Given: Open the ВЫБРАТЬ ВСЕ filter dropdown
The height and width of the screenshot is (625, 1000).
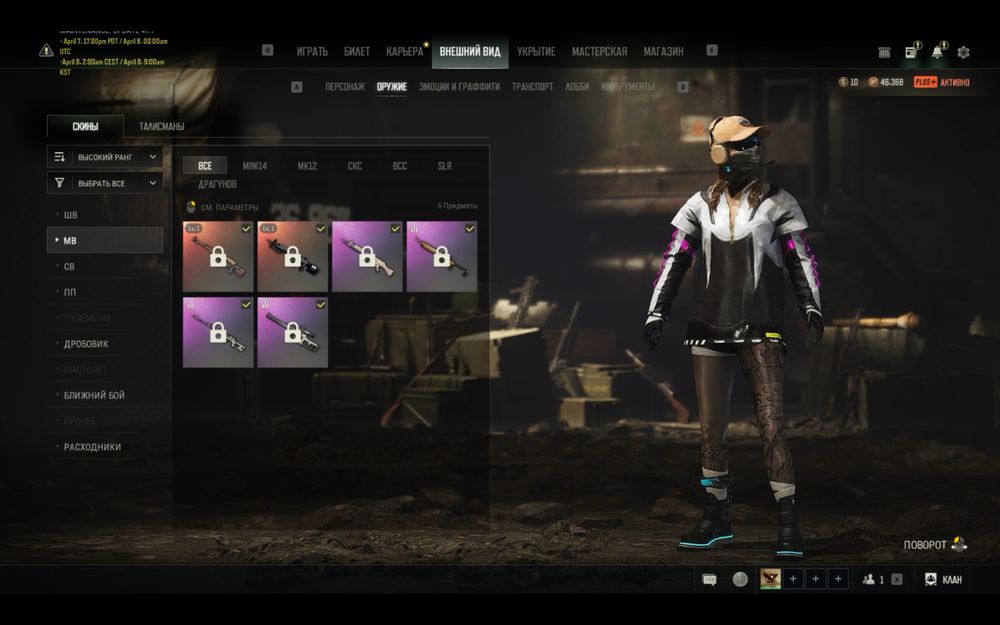Looking at the screenshot, I should point(105,183).
